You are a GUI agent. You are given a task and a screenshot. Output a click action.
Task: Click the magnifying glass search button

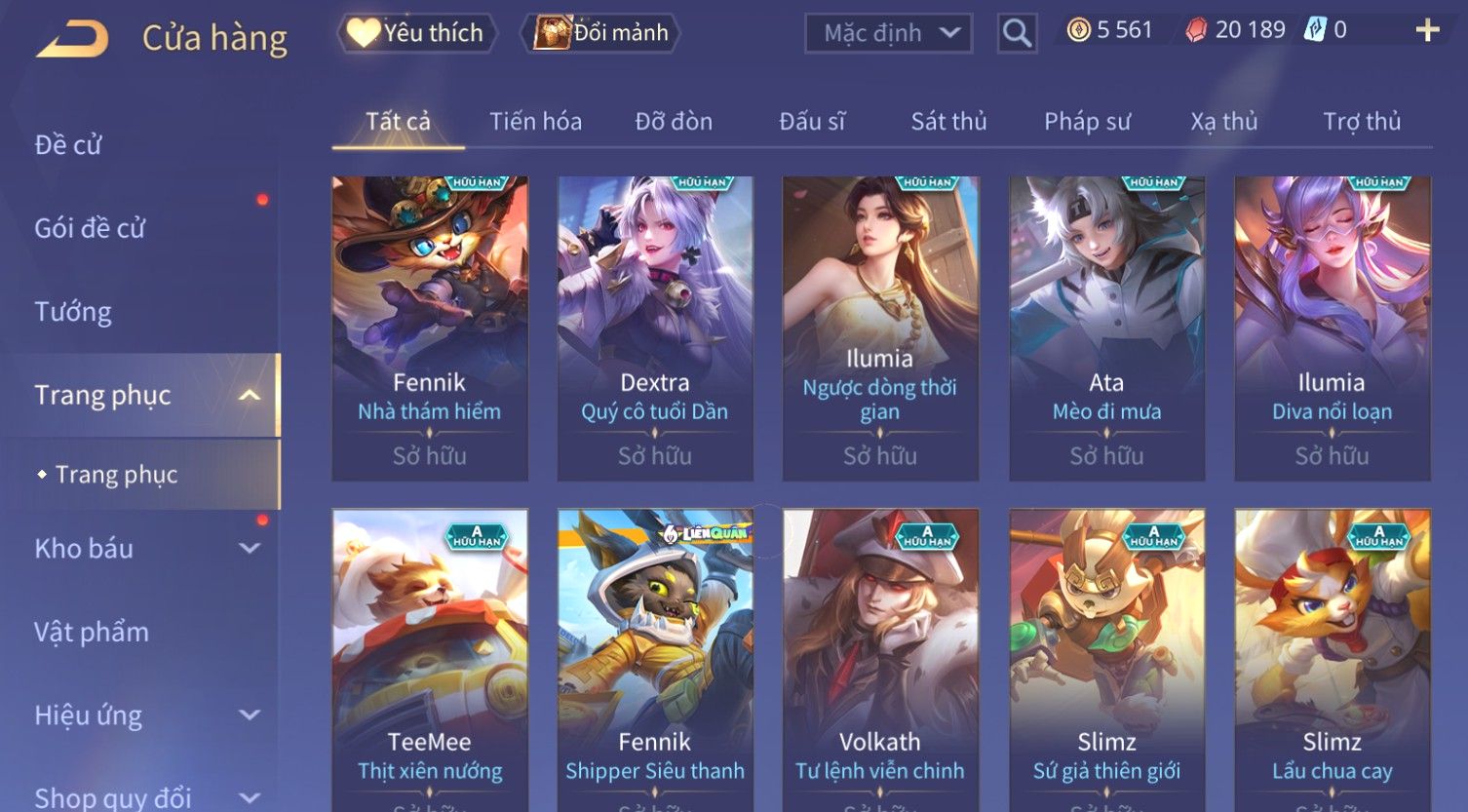1017,34
